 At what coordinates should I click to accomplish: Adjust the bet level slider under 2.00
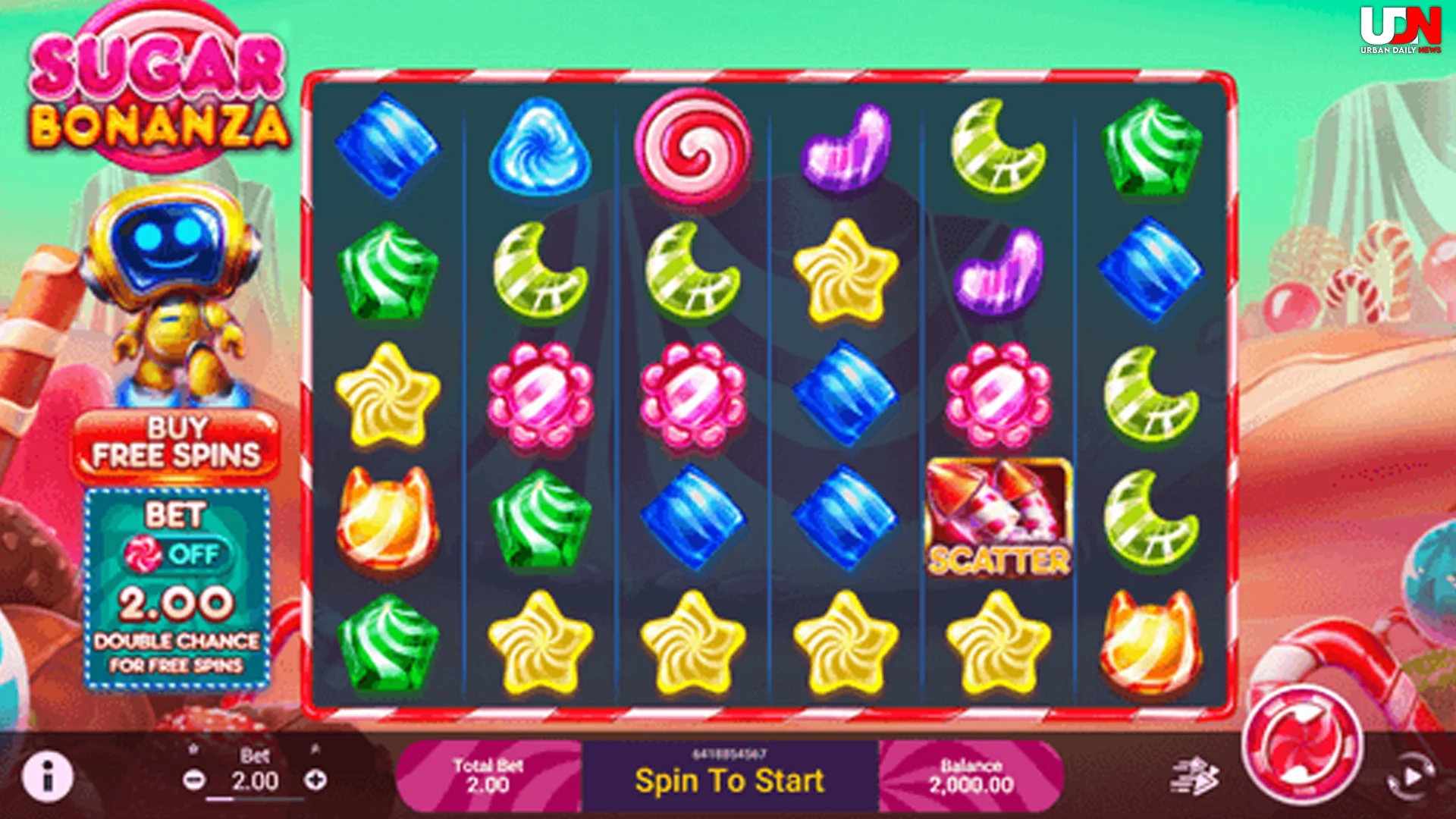258,798
